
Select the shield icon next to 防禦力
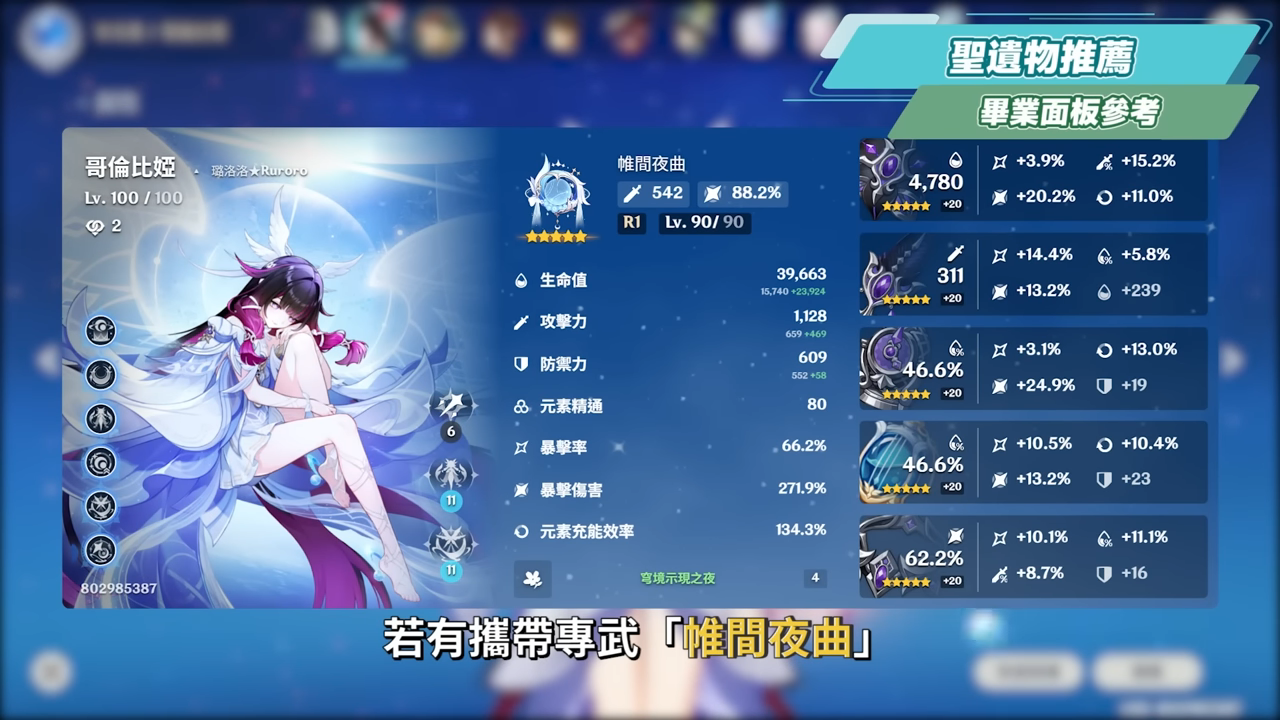pos(522,365)
